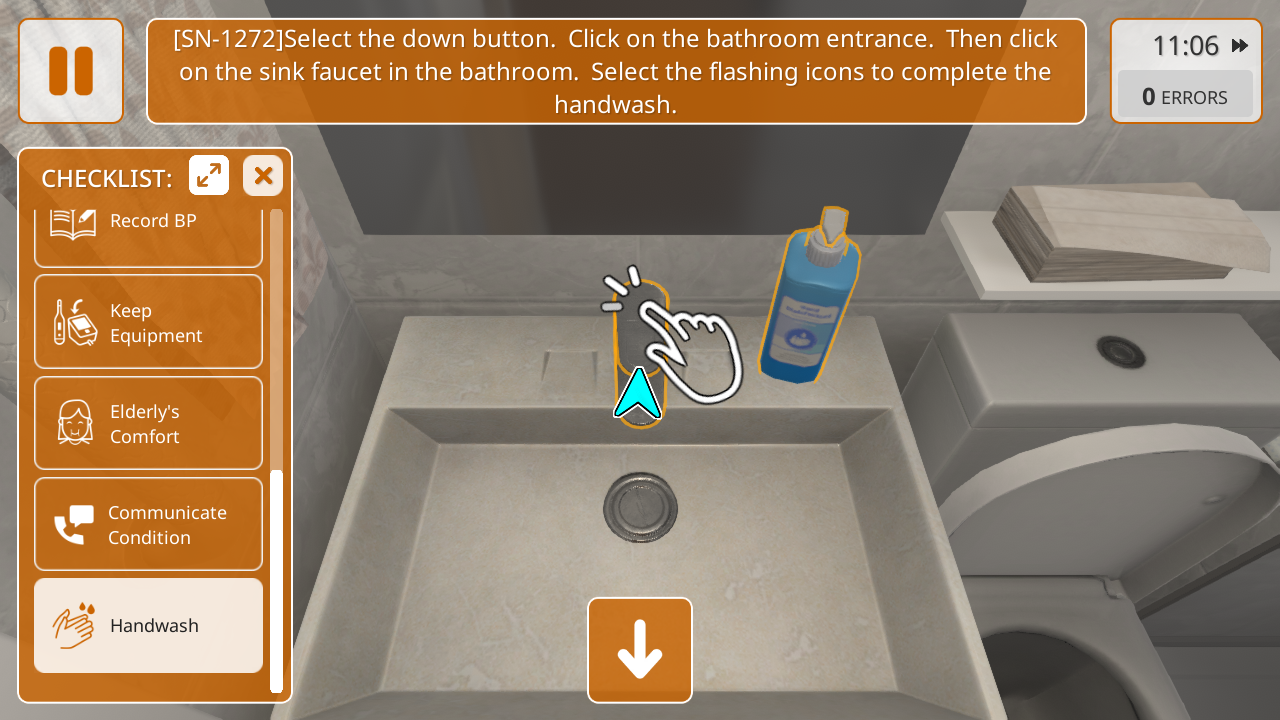Image resolution: width=1280 pixels, height=720 pixels.
Task: Select the Keep Equipment checklist item
Action: click(x=149, y=323)
